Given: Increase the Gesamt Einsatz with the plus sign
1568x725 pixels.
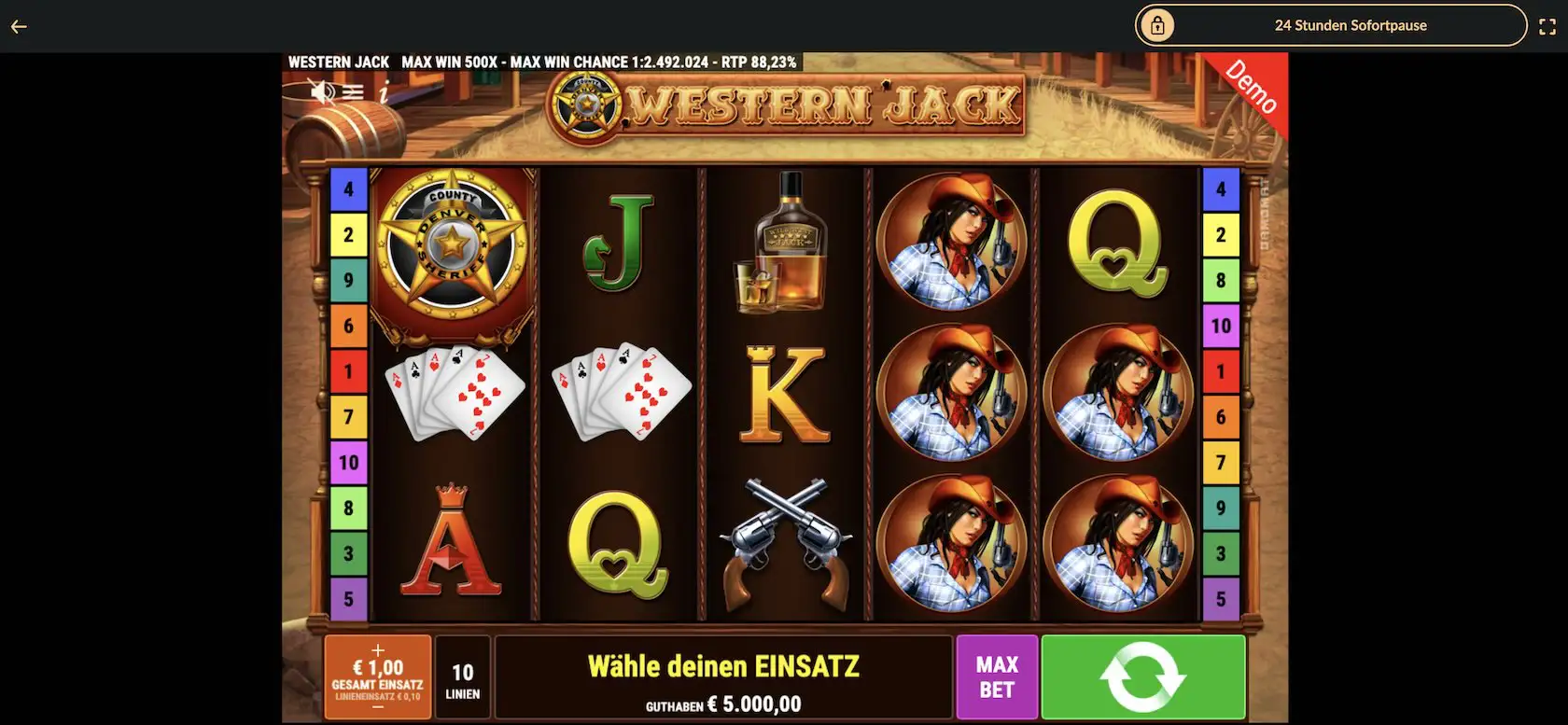Looking at the screenshot, I should point(378,649).
